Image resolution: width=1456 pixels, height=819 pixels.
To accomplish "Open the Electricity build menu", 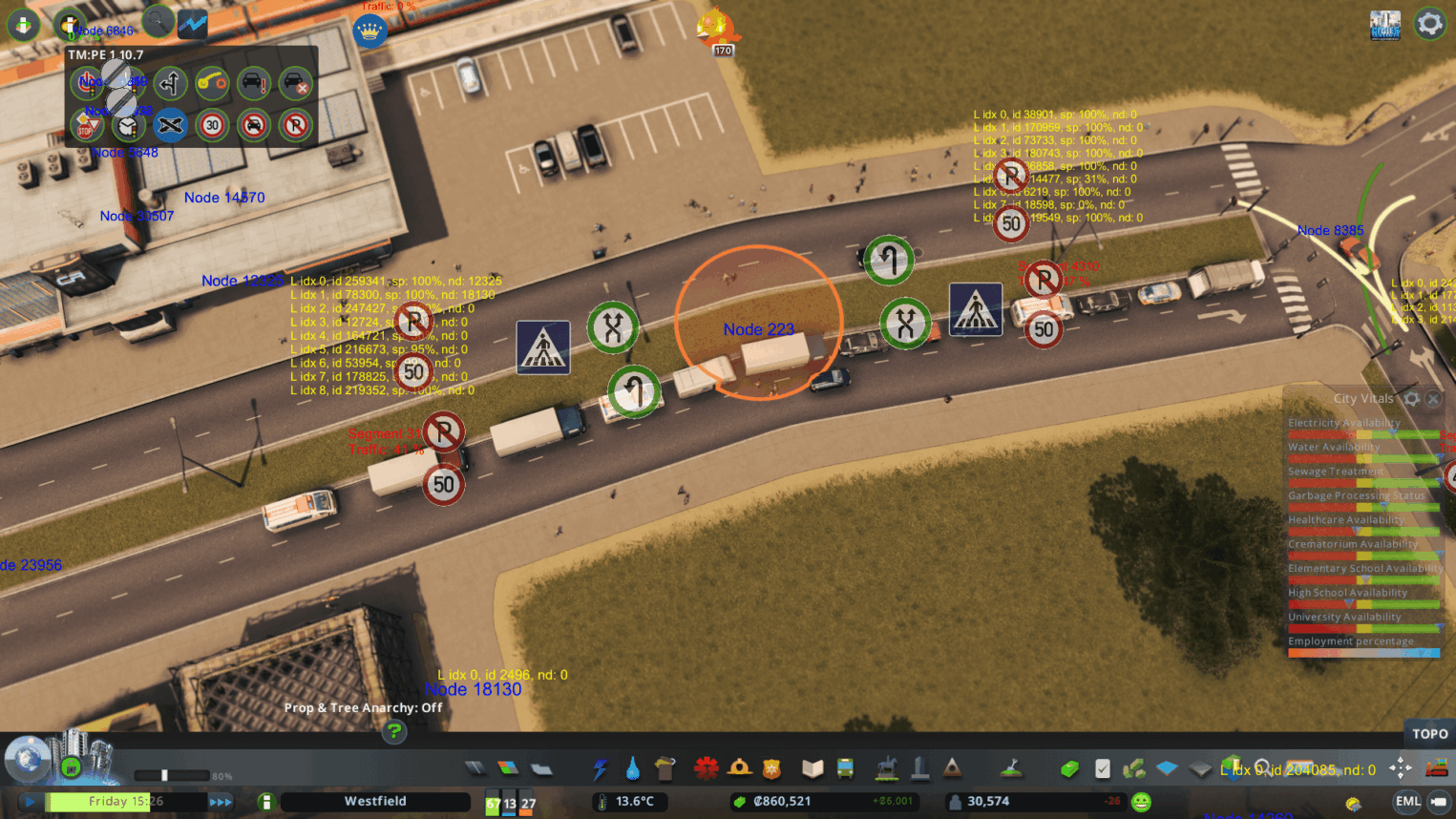I will coord(600,768).
